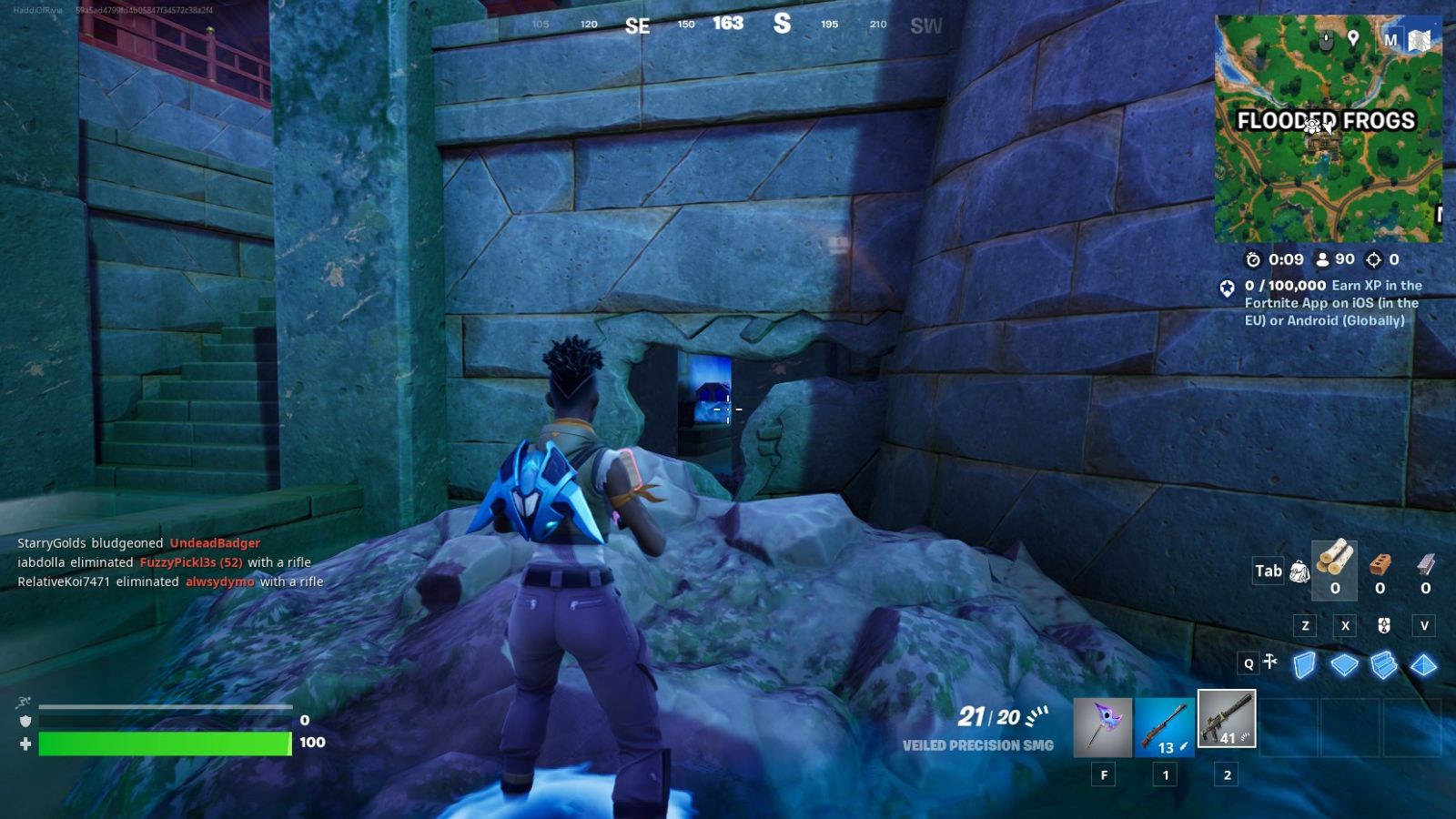Viewport: 1456px width, 819px height.
Task: Select the metal resource icon
Action: 1426,566
